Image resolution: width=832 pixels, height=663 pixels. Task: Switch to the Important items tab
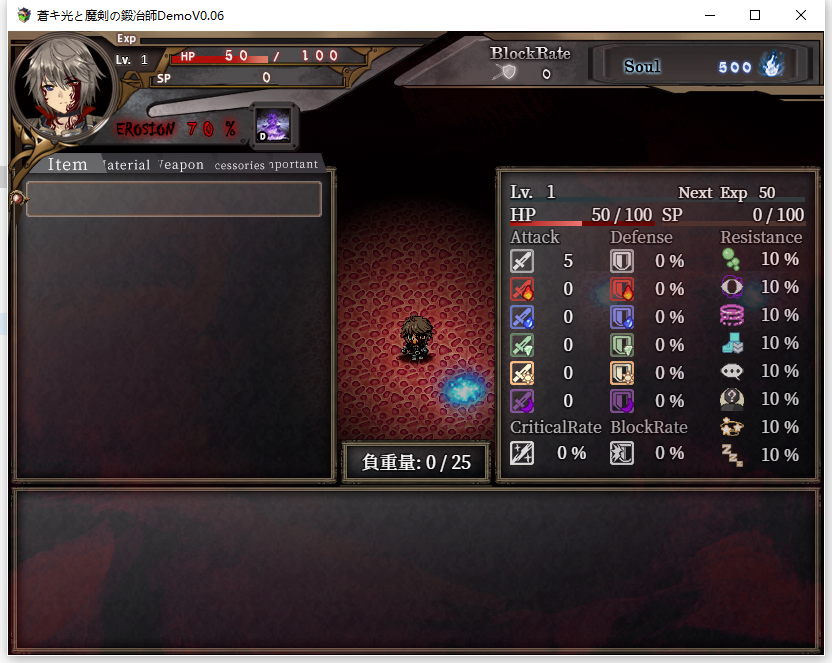pos(294,165)
